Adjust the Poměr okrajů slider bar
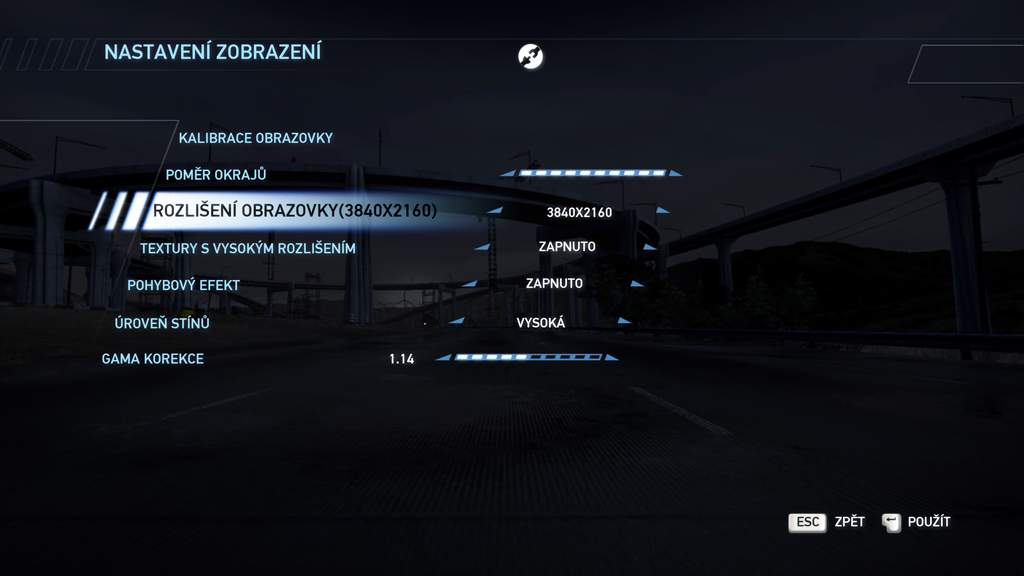The height and width of the screenshot is (576, 1024). tap(592, 173)
